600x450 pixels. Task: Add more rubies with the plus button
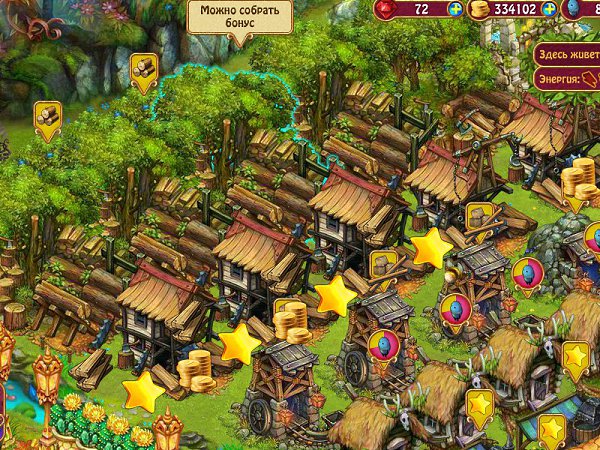tap(456, 9)
